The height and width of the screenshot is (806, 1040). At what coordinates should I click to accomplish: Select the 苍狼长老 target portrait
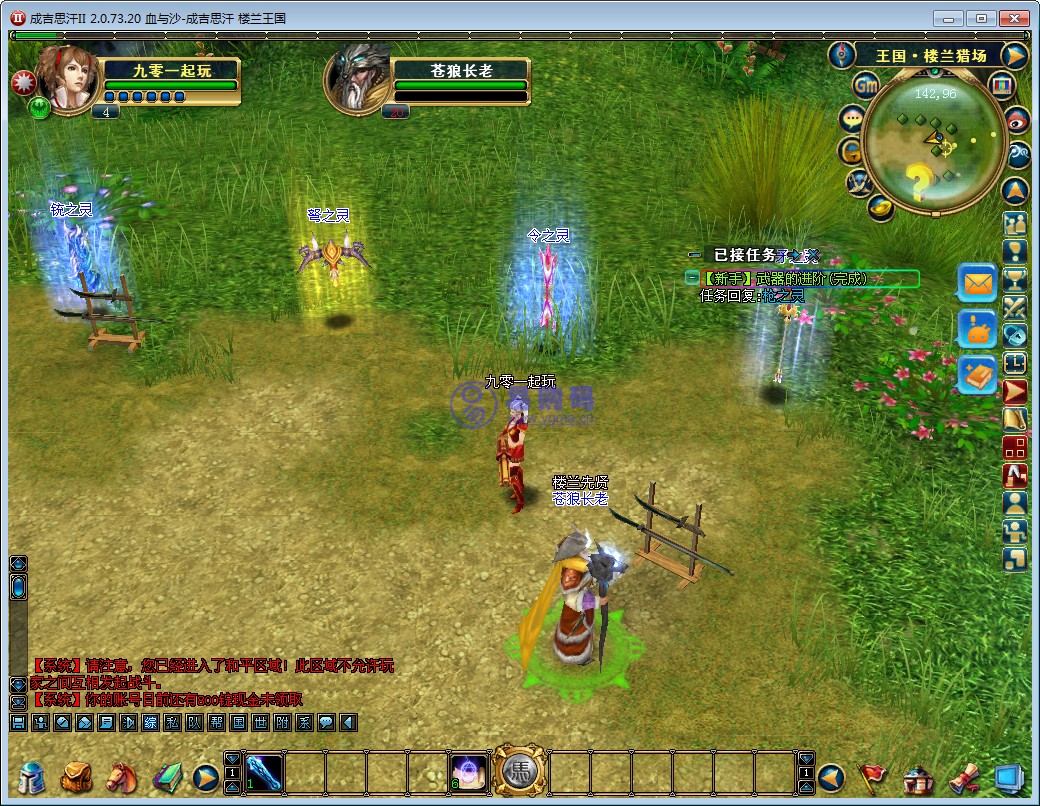coord(358,79)
